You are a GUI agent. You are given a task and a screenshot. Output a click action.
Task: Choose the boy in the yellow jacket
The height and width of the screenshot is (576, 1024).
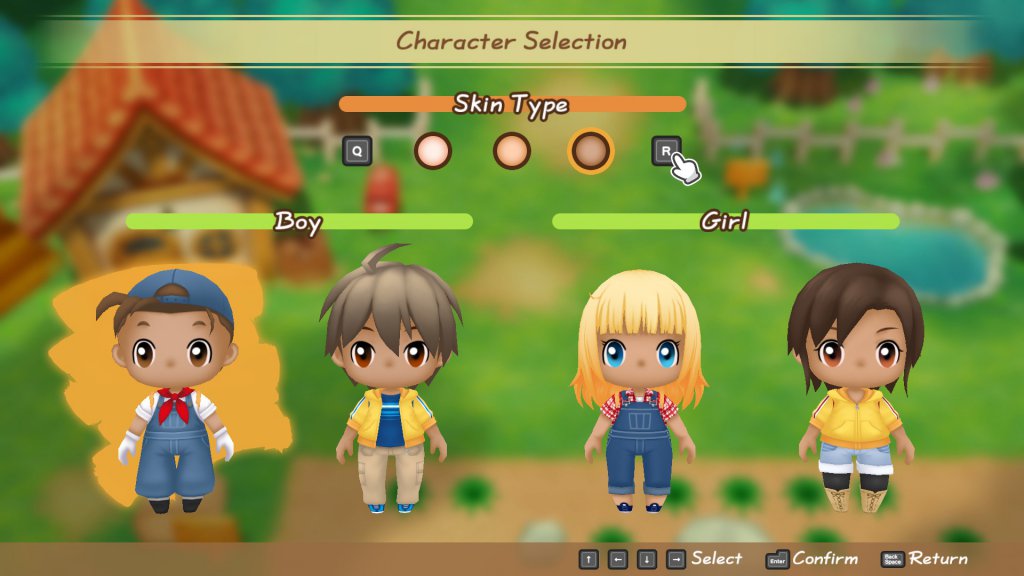(x=389, y=385)
